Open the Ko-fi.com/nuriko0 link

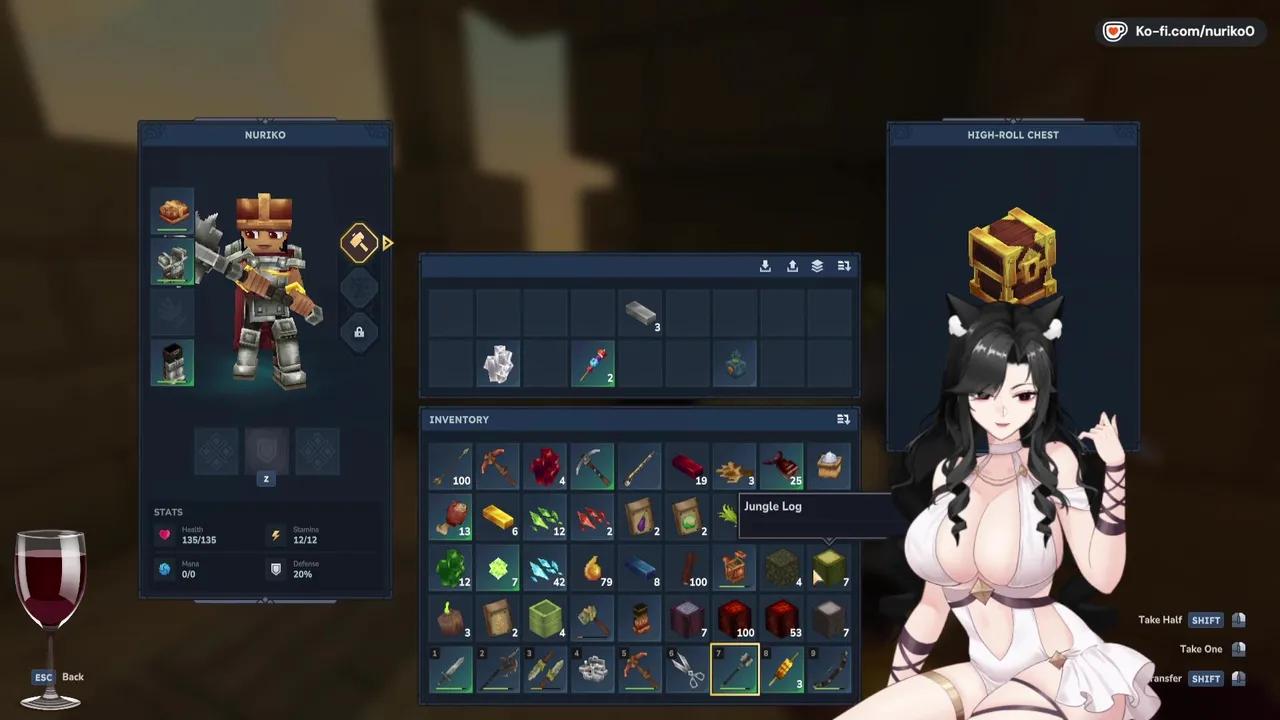(1180, 31)
